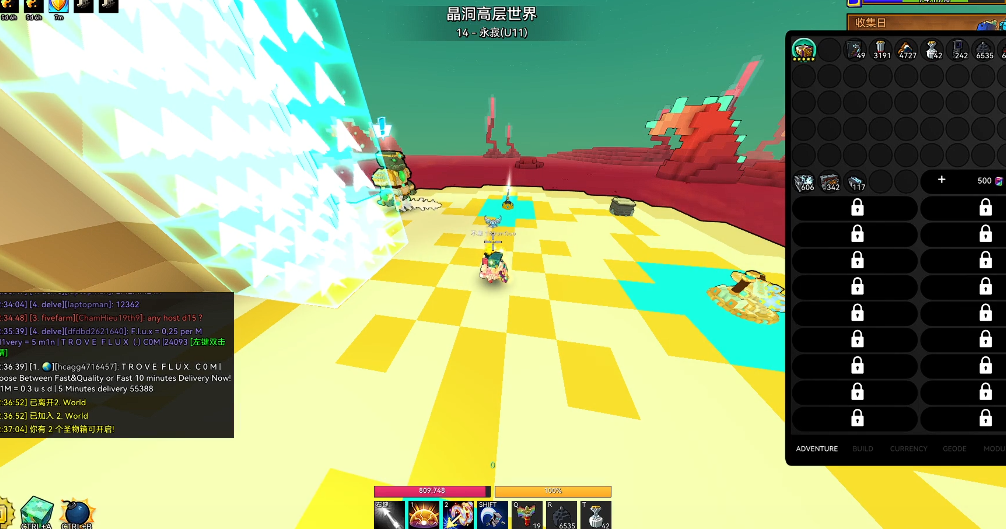Image resolution: width=1006 pixels, height=529 pixels.
Task: Use the rainbow flask in the Q slot
Action: point(527,514)
